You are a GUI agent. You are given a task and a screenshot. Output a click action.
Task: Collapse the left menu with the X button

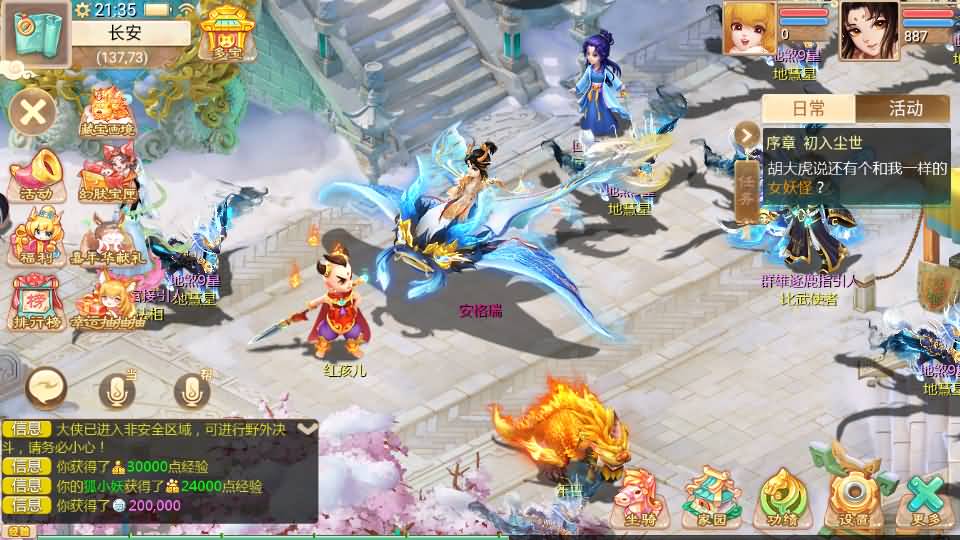(x=33, y=111)
